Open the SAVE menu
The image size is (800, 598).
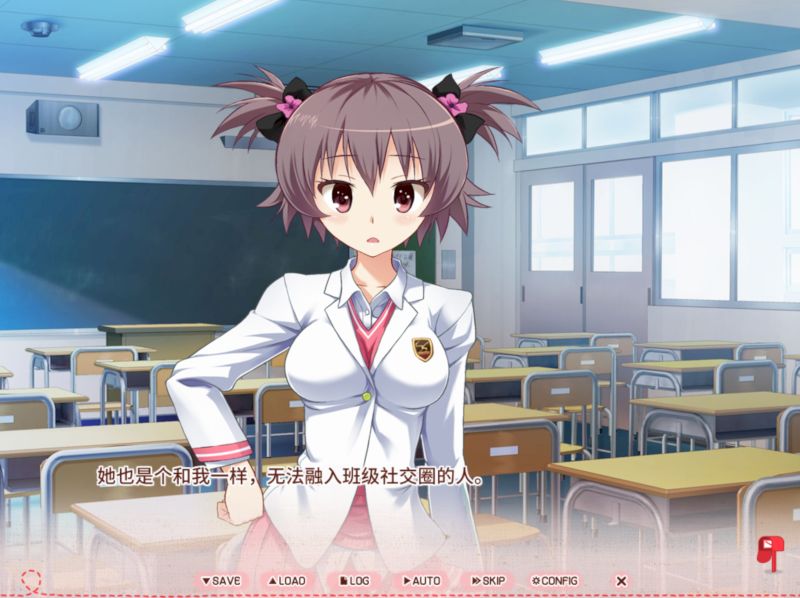click(x=221, y=580)
